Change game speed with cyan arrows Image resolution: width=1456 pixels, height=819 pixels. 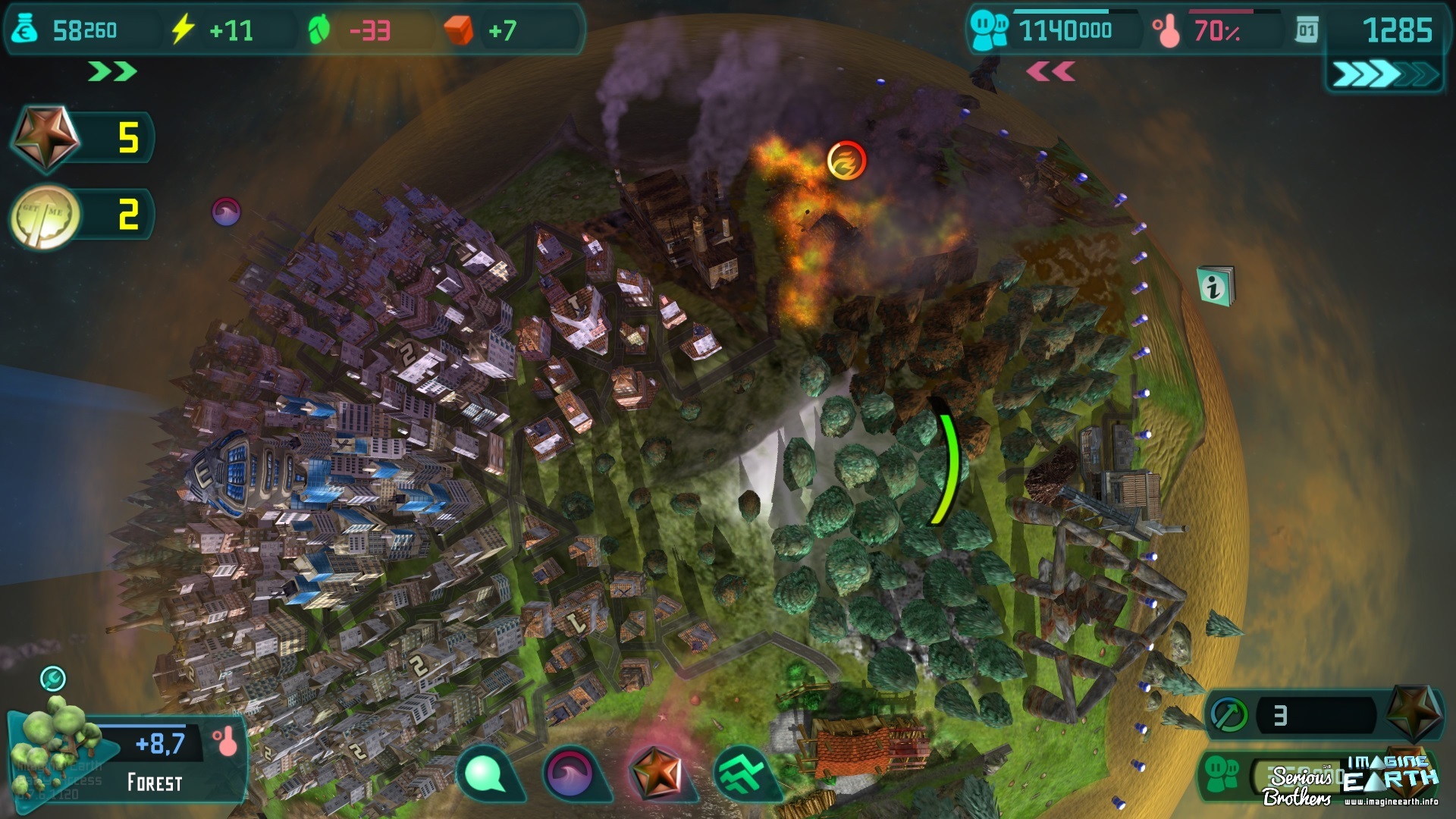point(1383,74)
